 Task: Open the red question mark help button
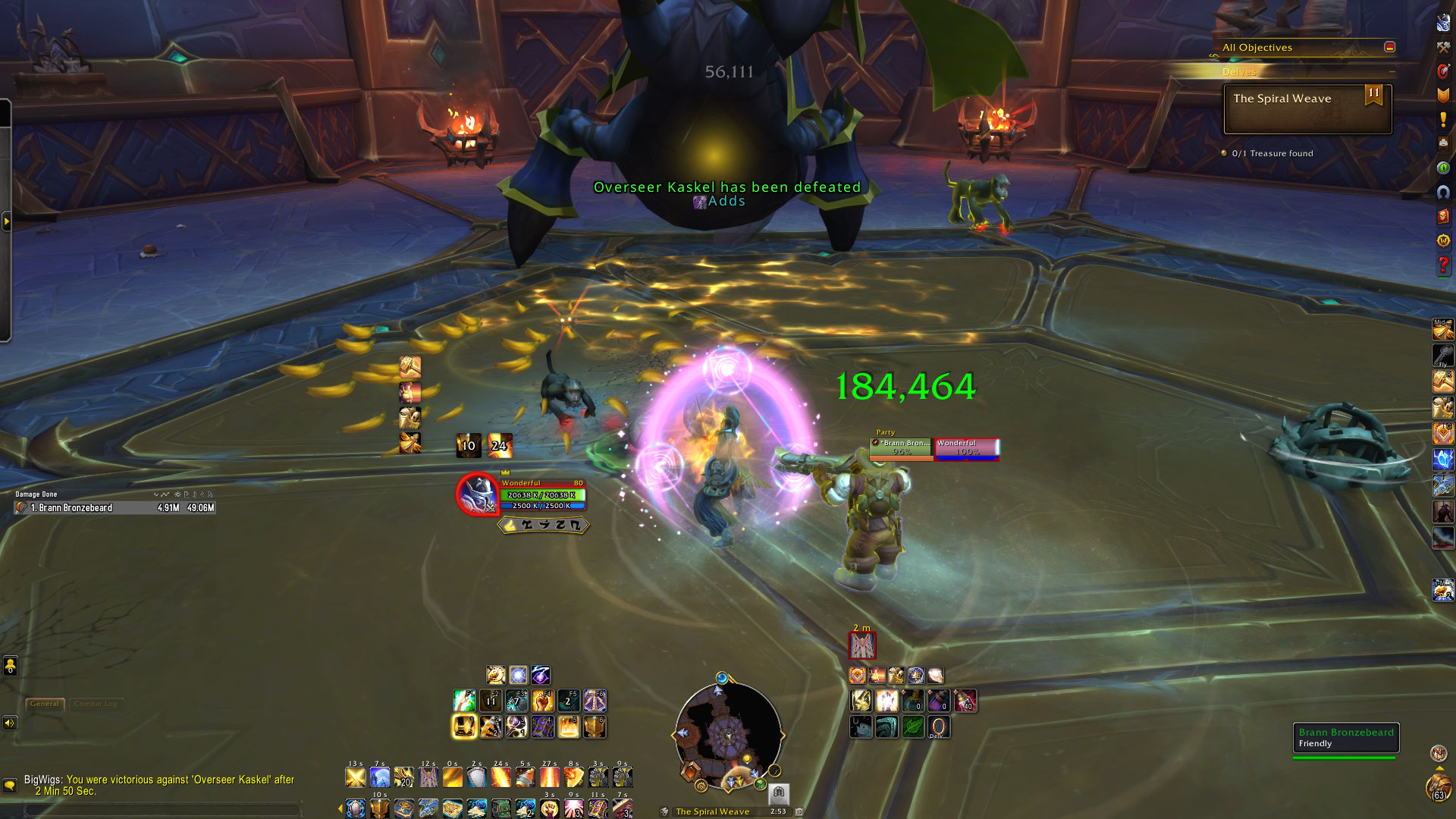[x=1443, y=265]
